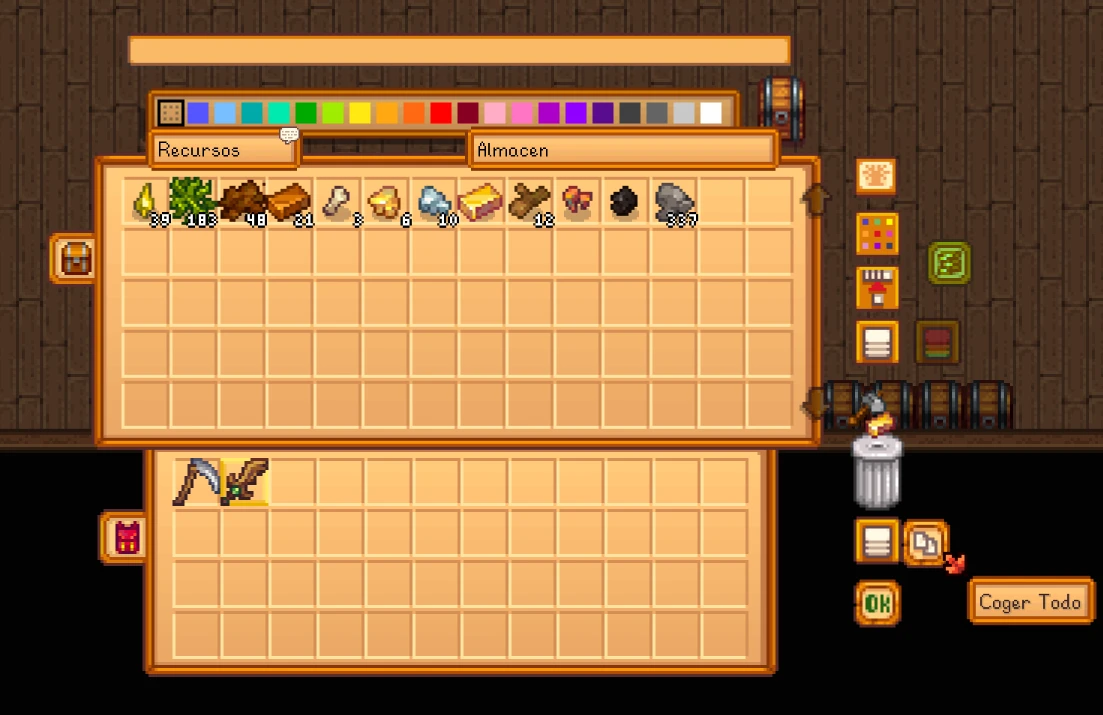Image resolution: width=1103 pixels, height=715 pixels.
Task: Click the fill stacks button
Action: (877, 288)
